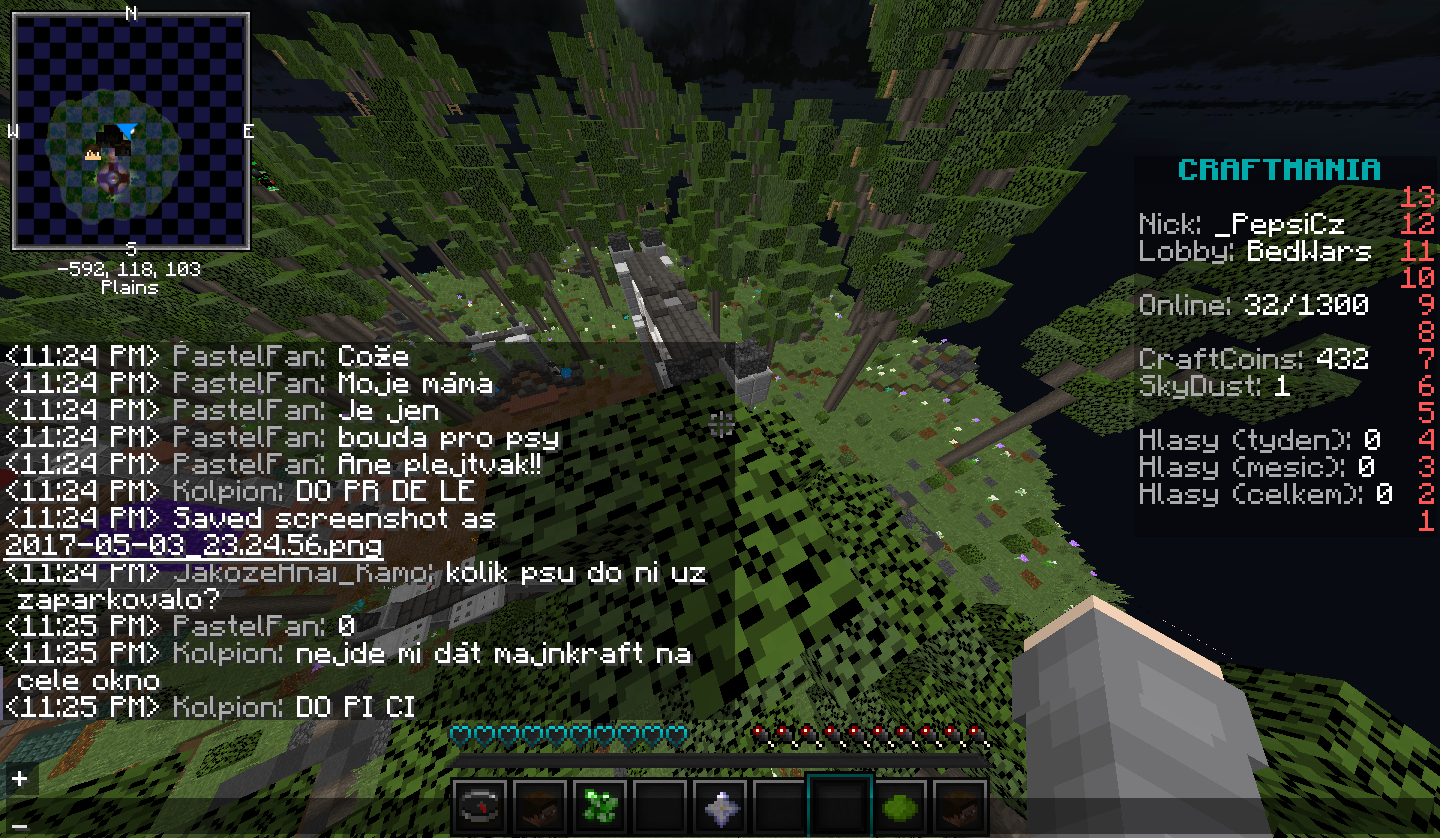This screenshot has height=838, width=1440.
Task: Select the compass hotbar slot
Action: pyautogui.click(x=480, y=805)
